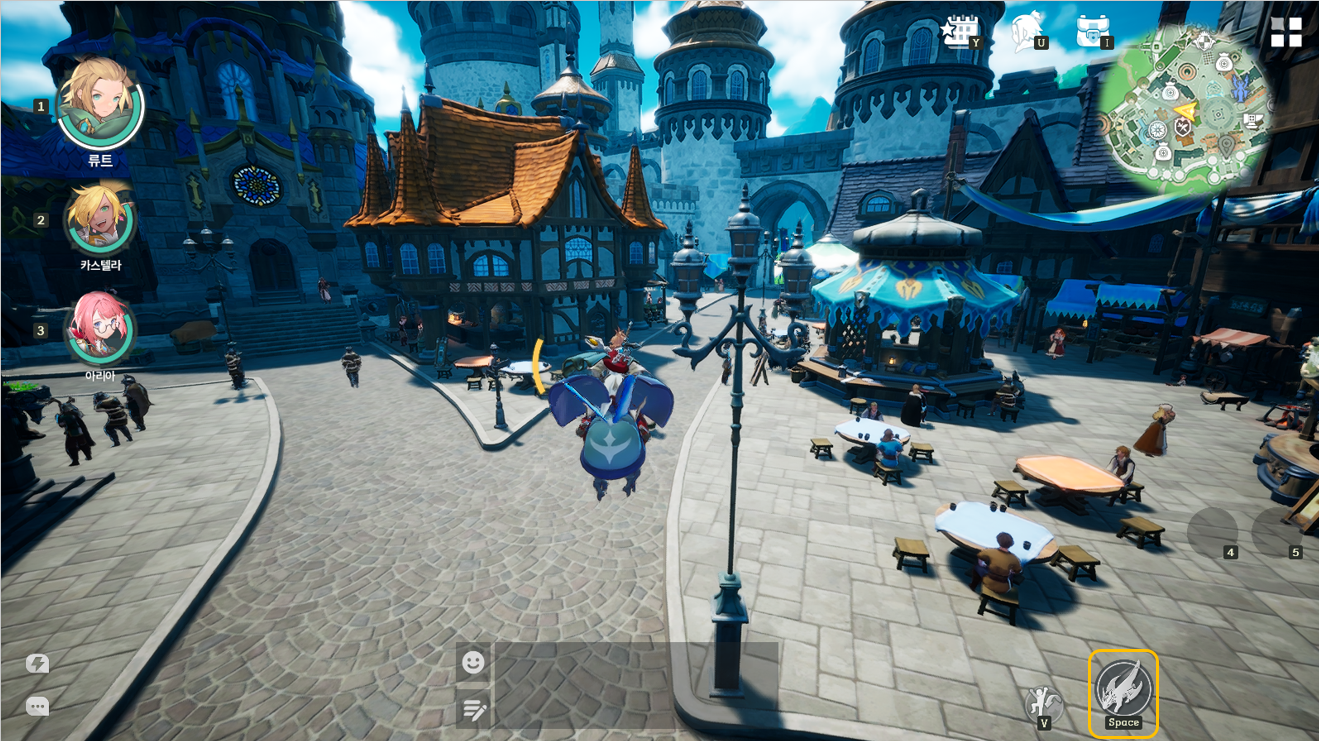This screenshot has height=741, width=1319.
Task: Open the lightning bolt bubble icon
Action: pyautogui.click(x=38, y=664)
